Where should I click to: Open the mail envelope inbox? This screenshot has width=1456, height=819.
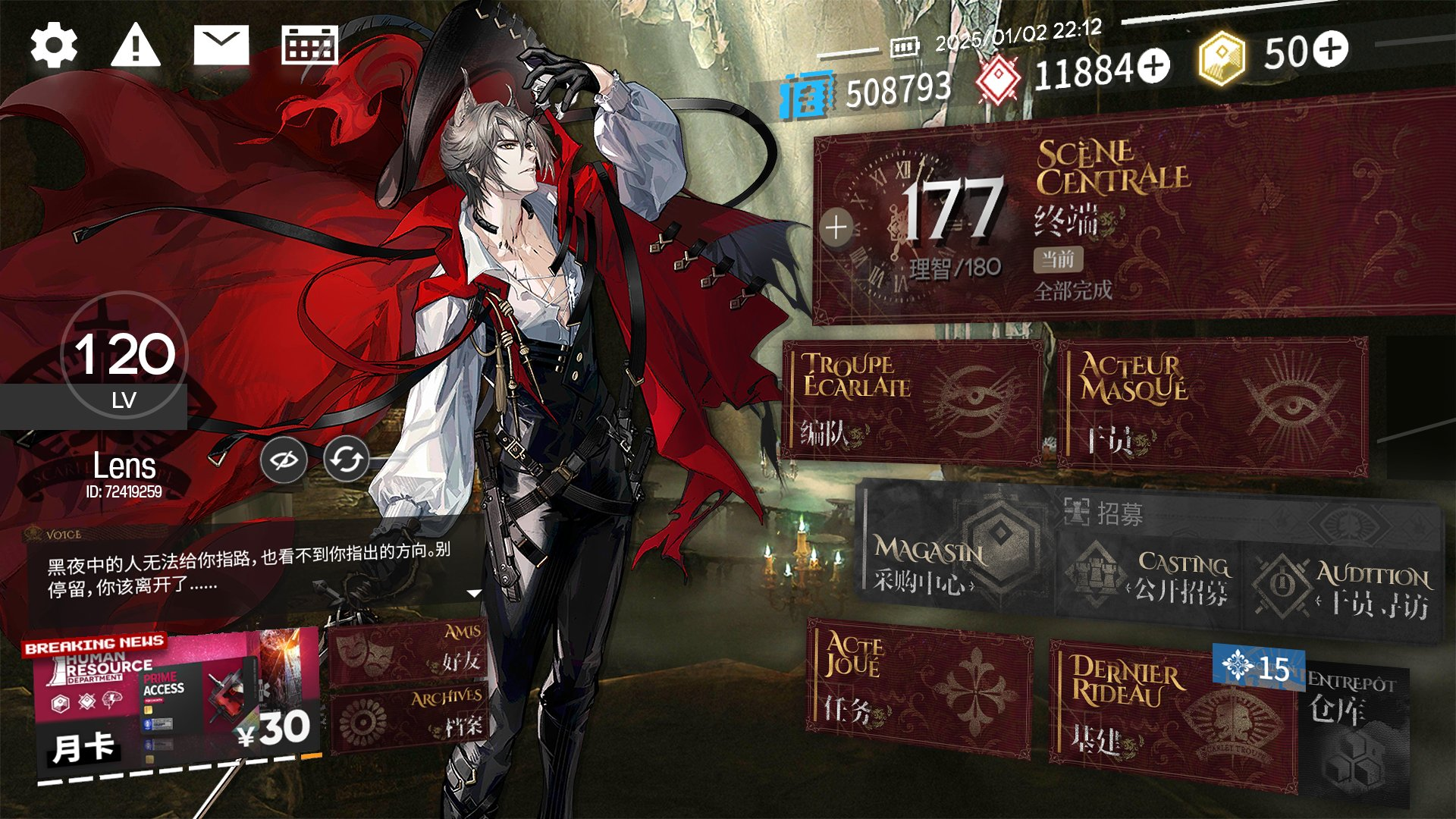tap(221, 46)
